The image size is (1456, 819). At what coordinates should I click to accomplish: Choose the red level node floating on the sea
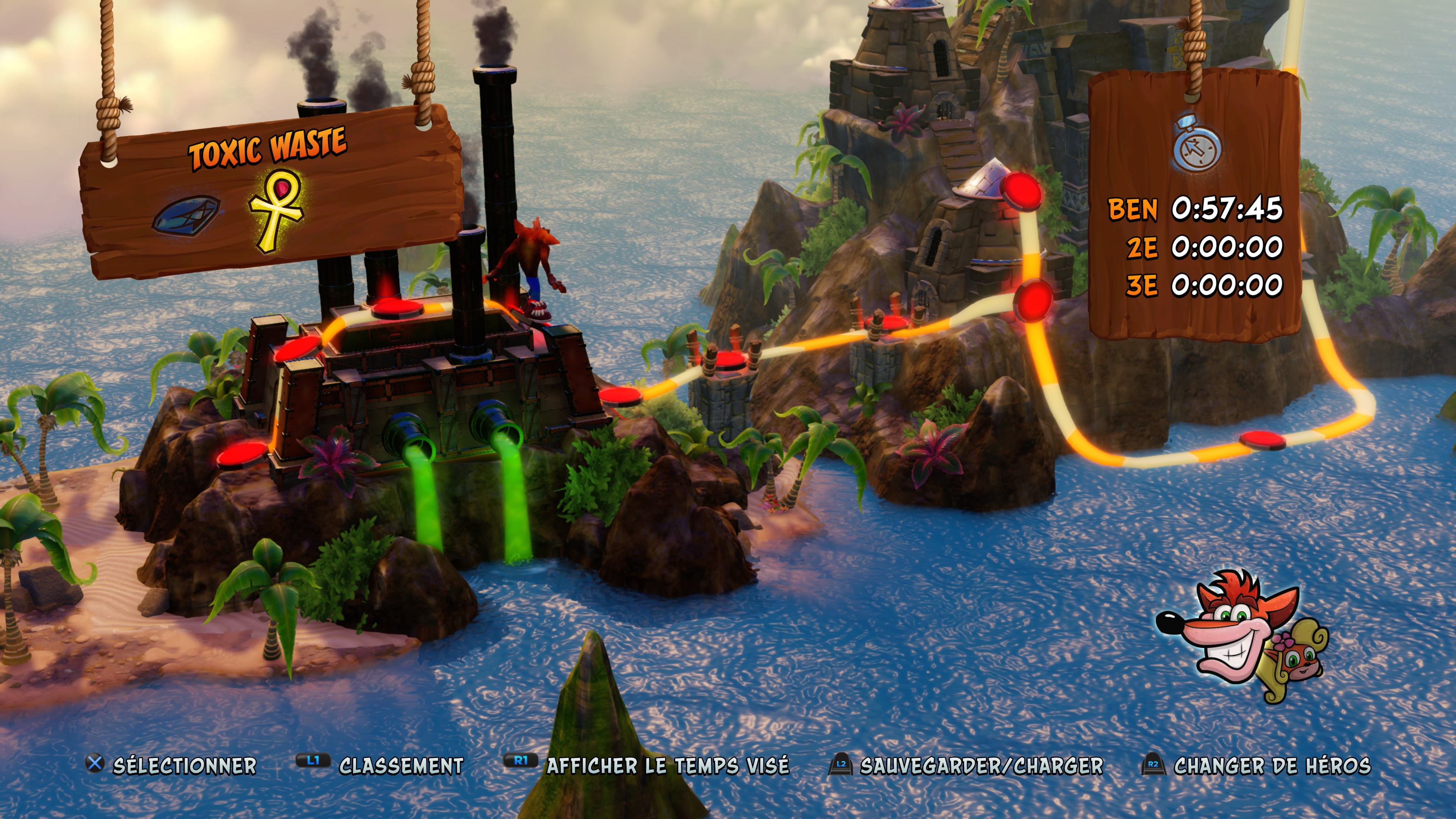[x=1261, y=440]
